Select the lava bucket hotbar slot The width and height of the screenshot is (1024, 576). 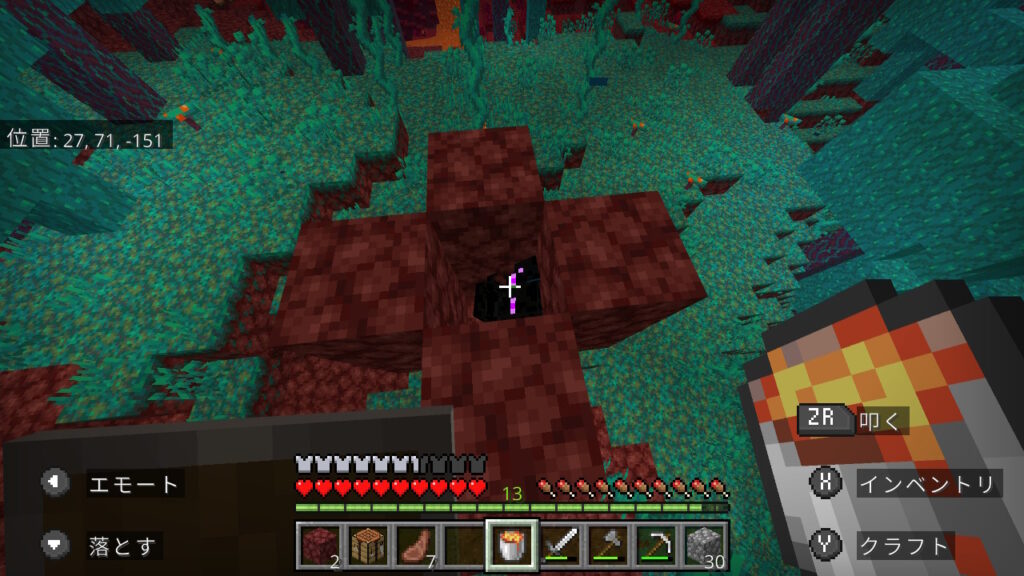click(x=512, y=545)
